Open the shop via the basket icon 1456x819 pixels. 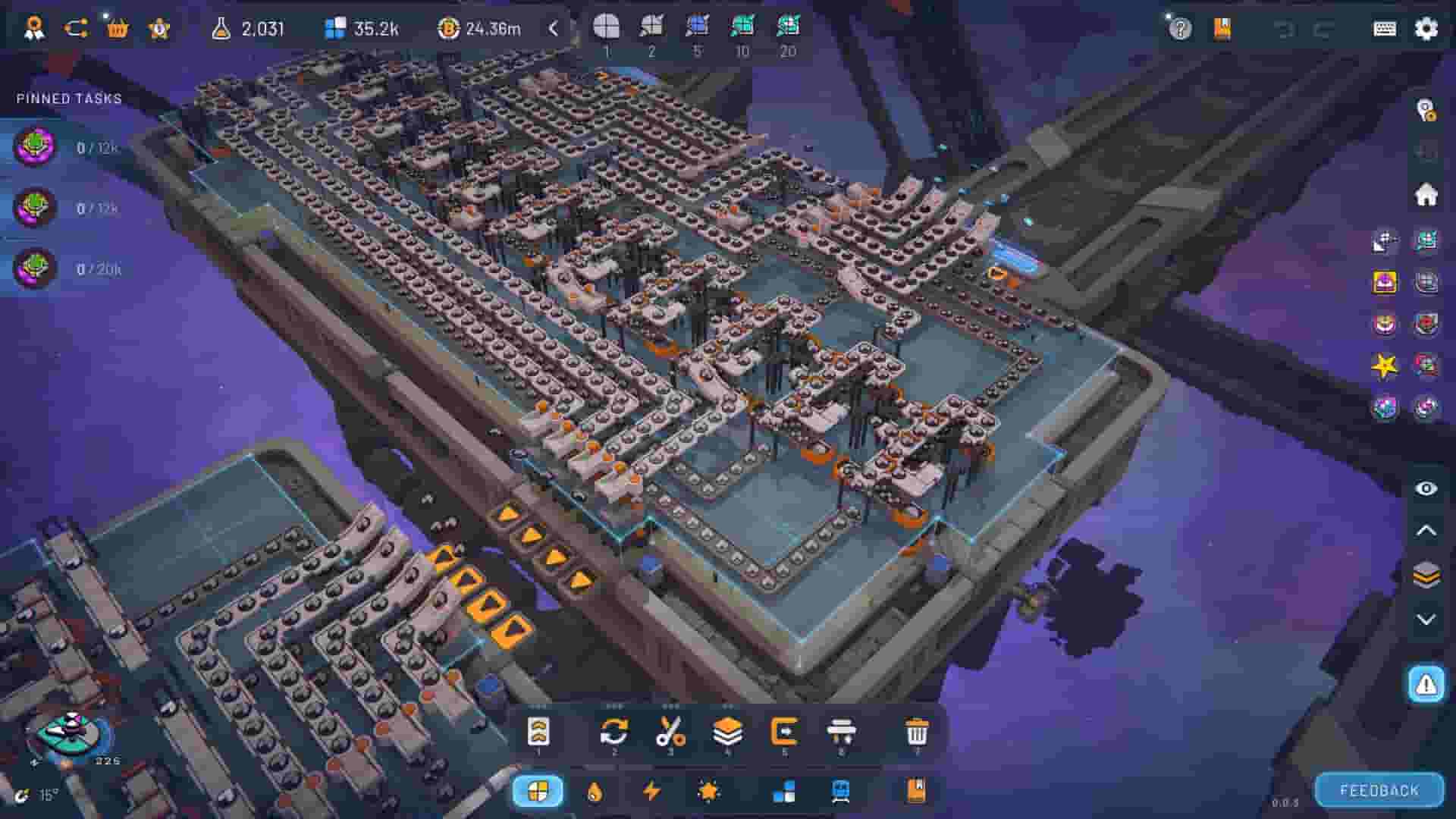(x=118, y=30)
